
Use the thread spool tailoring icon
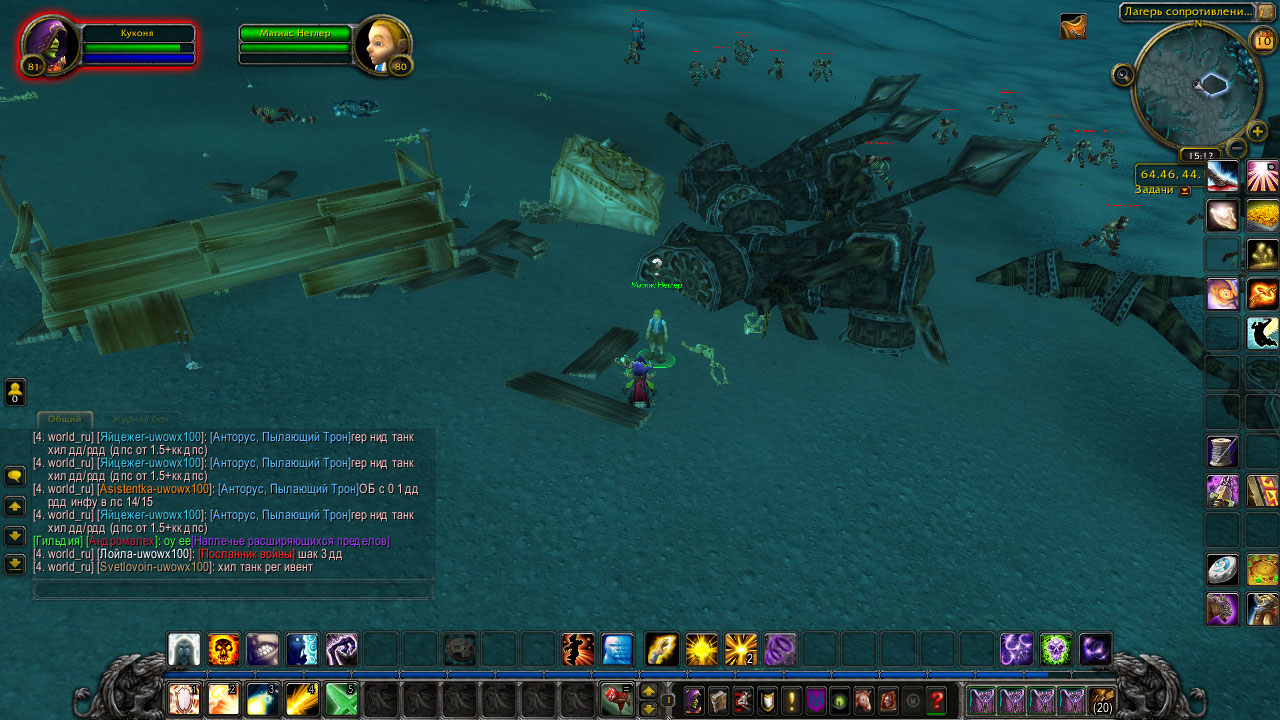click(x=1222, y=451)
